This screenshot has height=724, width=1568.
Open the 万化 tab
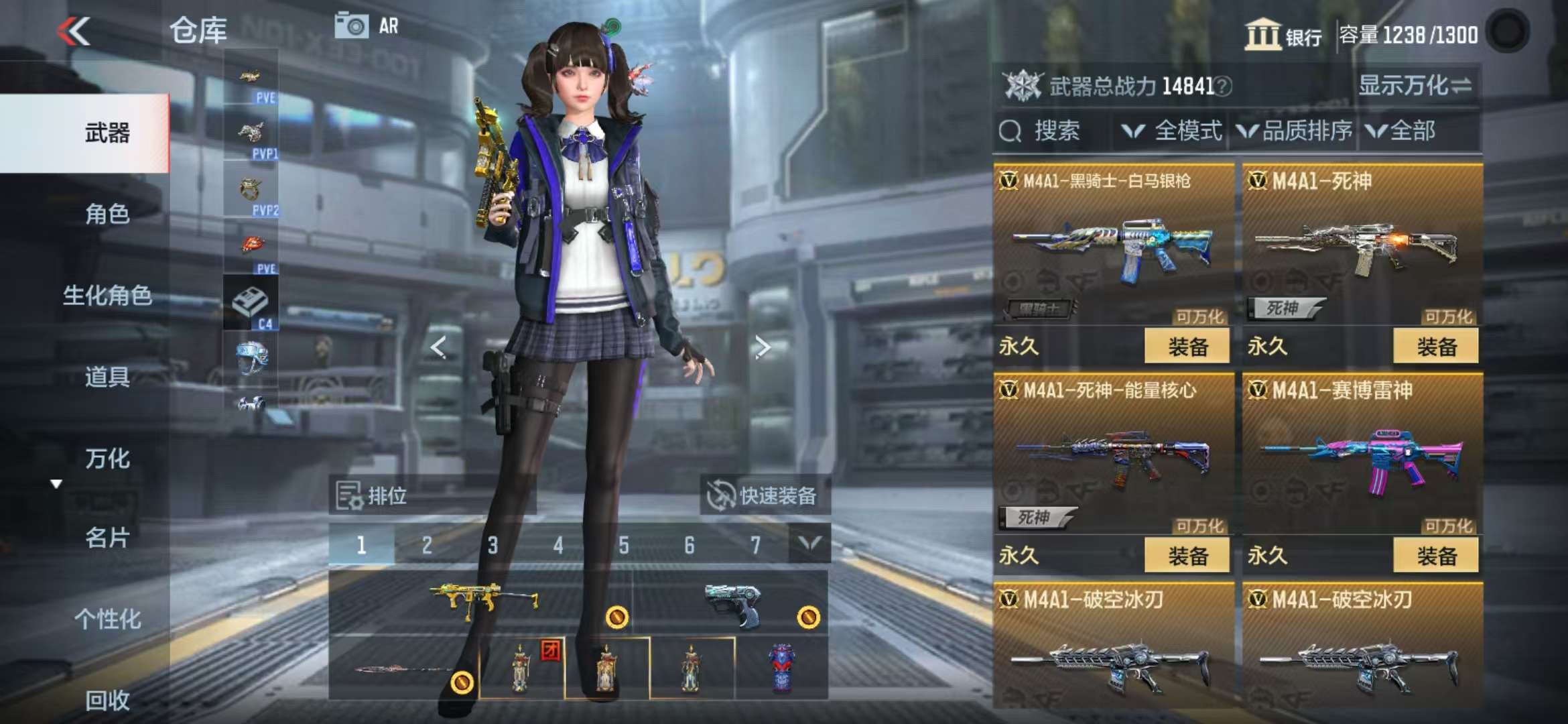(107, 459)
